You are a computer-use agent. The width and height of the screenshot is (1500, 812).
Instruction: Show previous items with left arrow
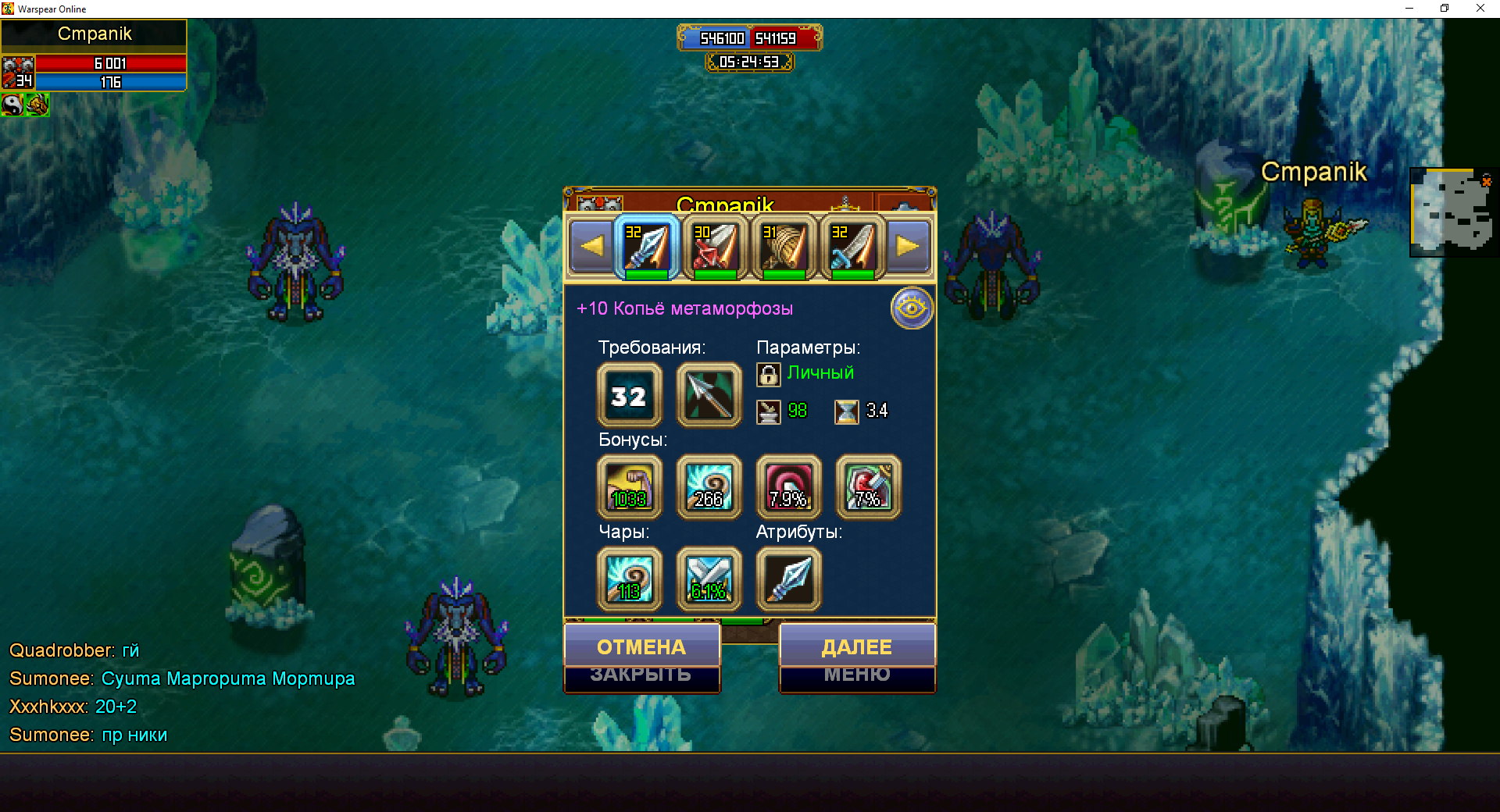click(591, 247)
